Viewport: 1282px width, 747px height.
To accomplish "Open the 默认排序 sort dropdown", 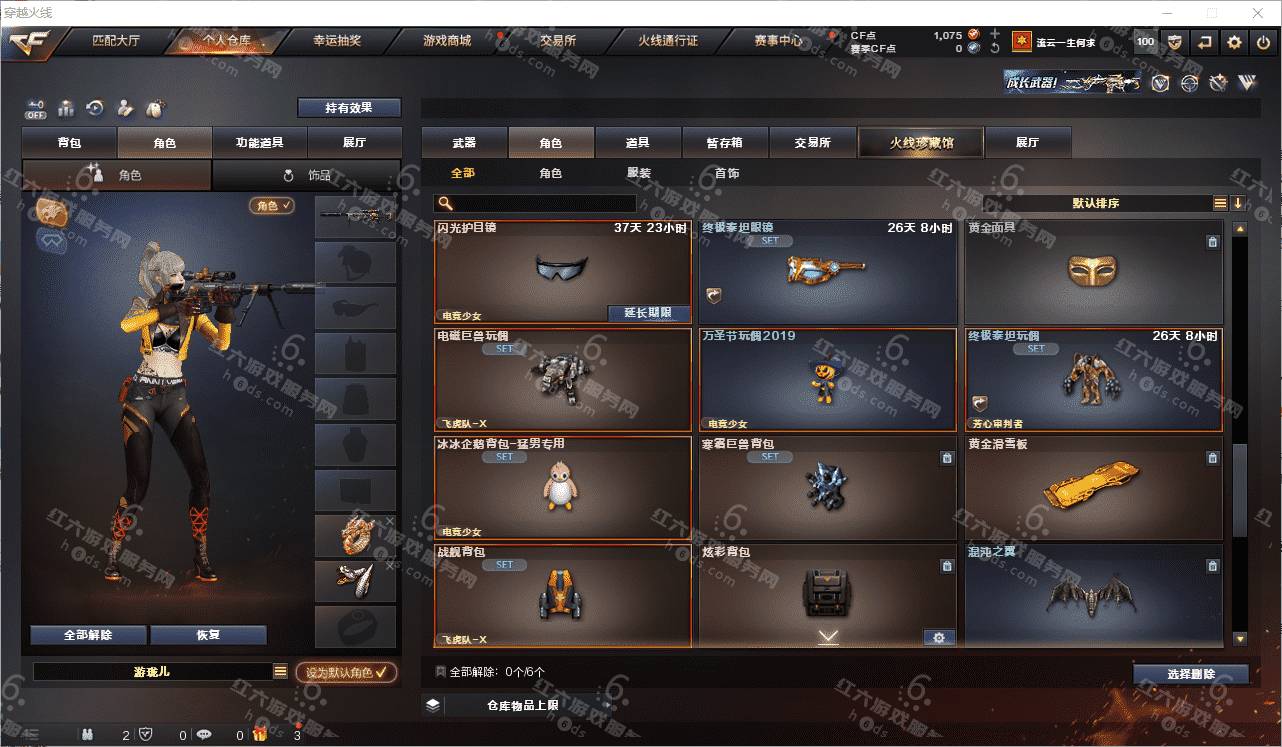I will click(x=1096, y=203).
